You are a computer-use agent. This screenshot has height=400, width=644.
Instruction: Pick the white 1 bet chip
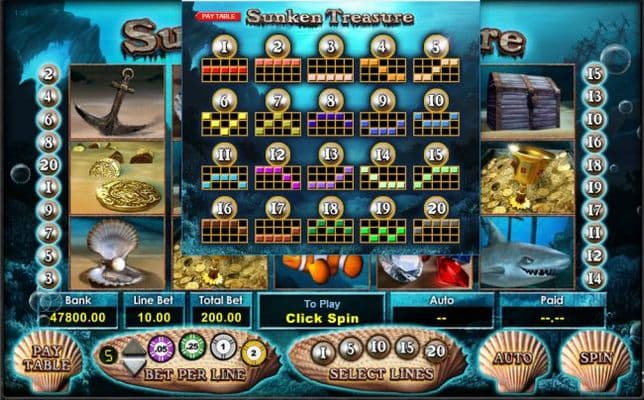224,350
